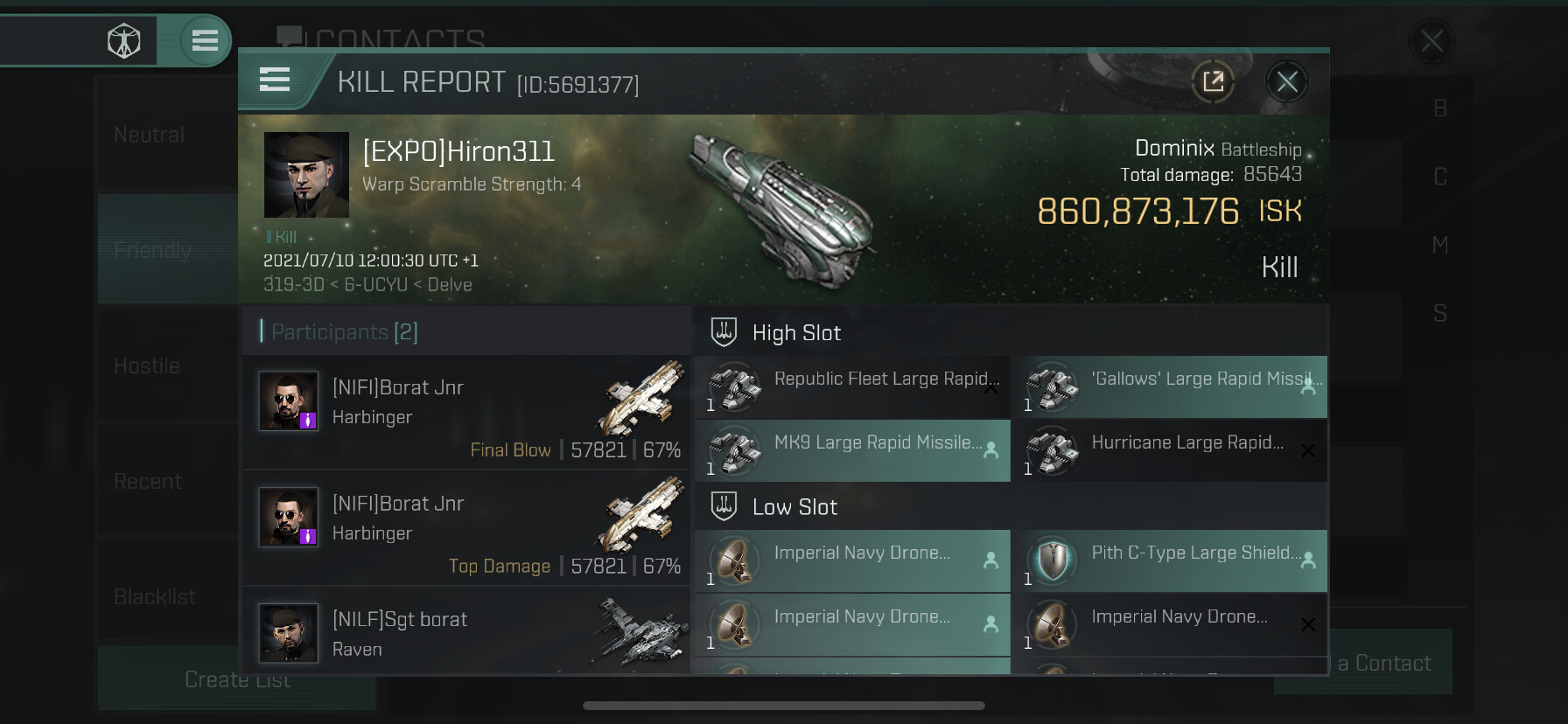Select Borat Jnr's Top Damage entry
The width and height of the screenshot is (1568, 724).
click(465, 528)
